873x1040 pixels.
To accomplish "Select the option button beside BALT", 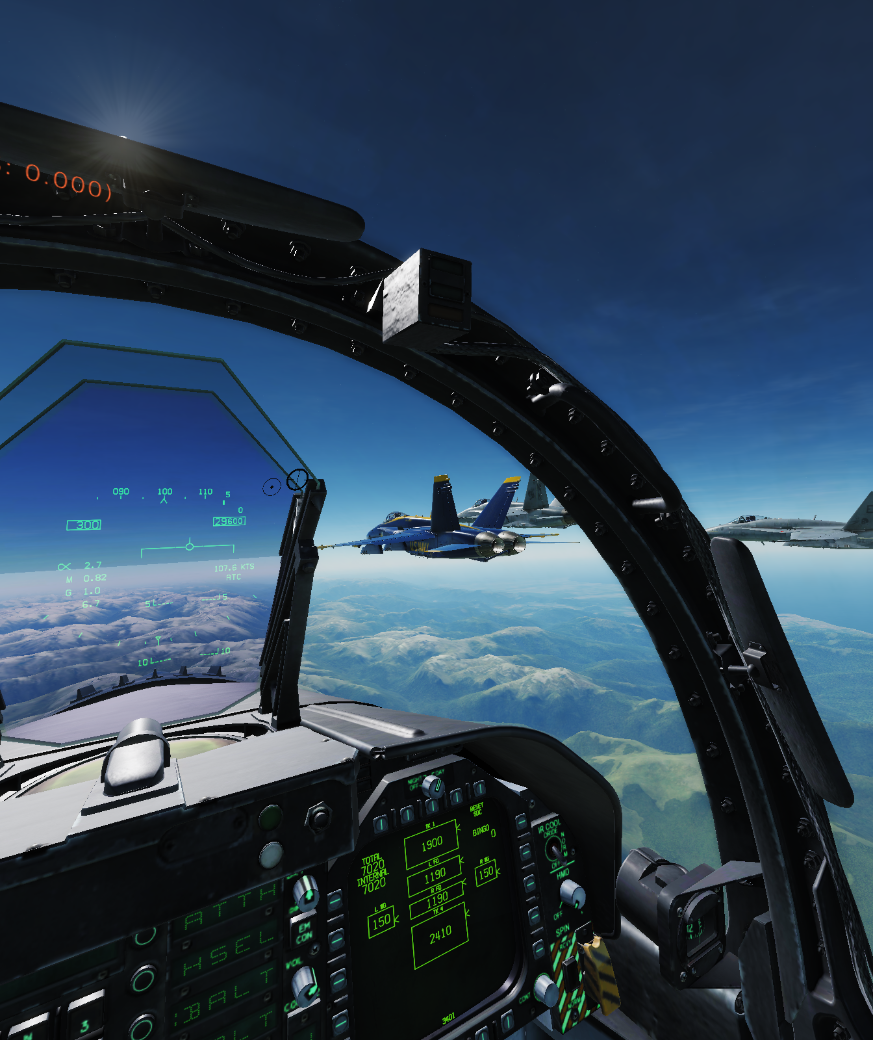I will (x=143, y=1027).
